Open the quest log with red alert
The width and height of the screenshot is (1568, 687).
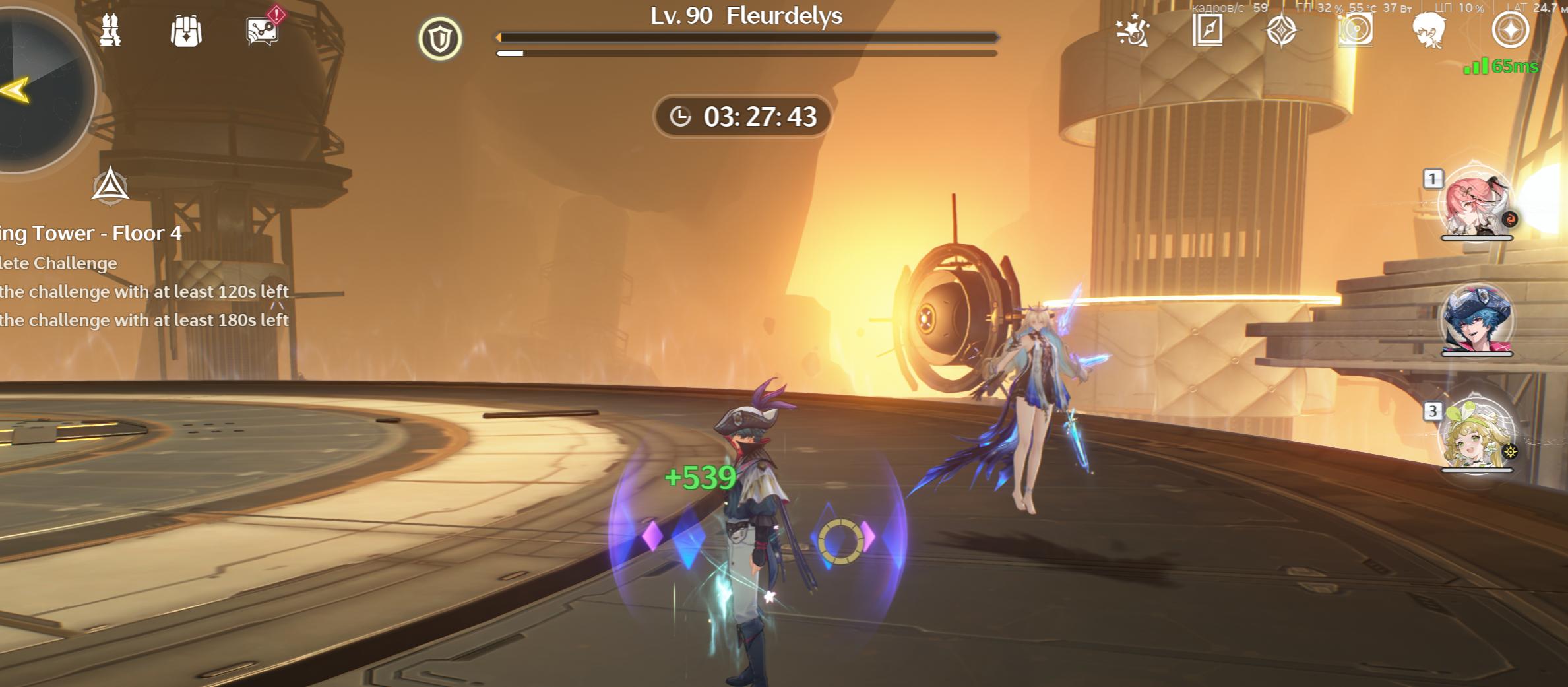pos(263,30)
